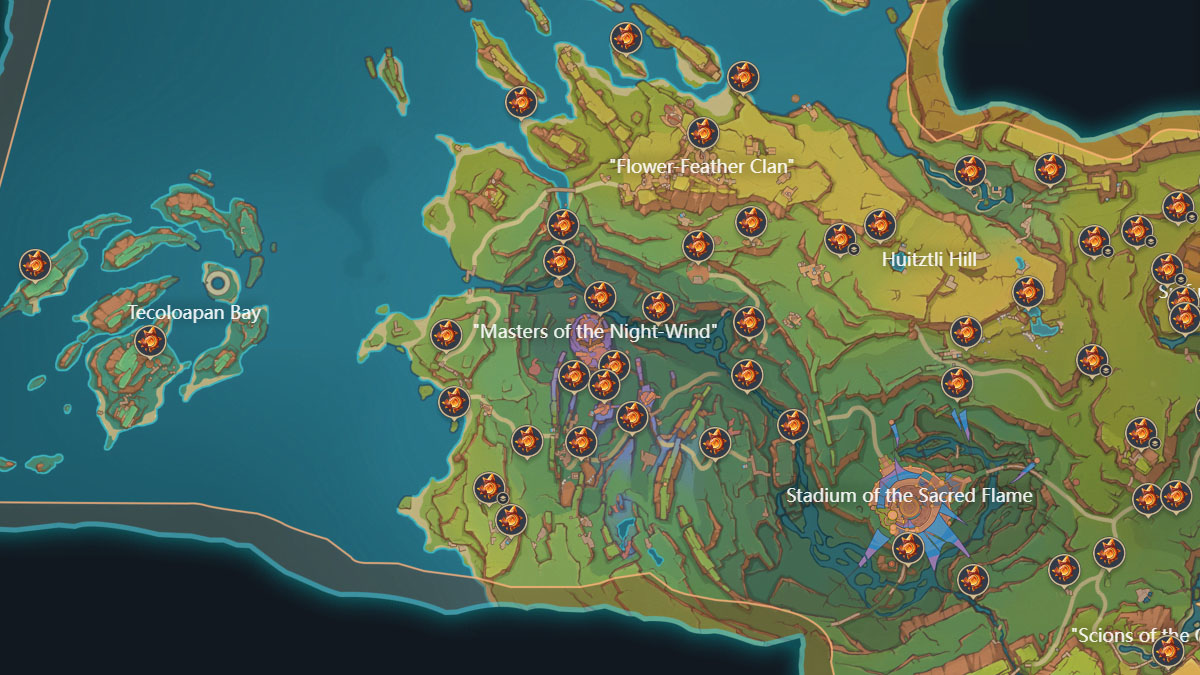Select the marker just above the Flower-Feather Clan label
This screenshot has height=675, width=1200.
pyautogui.click(x=703, y=132)
